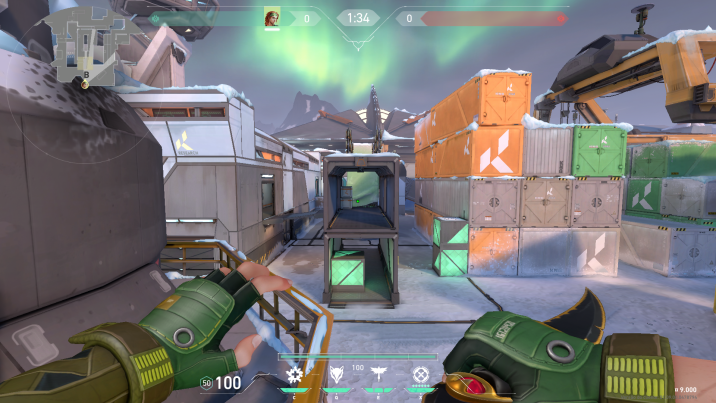Click the shield armor icon
Viewport: 716px width, 403px height.
point(206,382)
